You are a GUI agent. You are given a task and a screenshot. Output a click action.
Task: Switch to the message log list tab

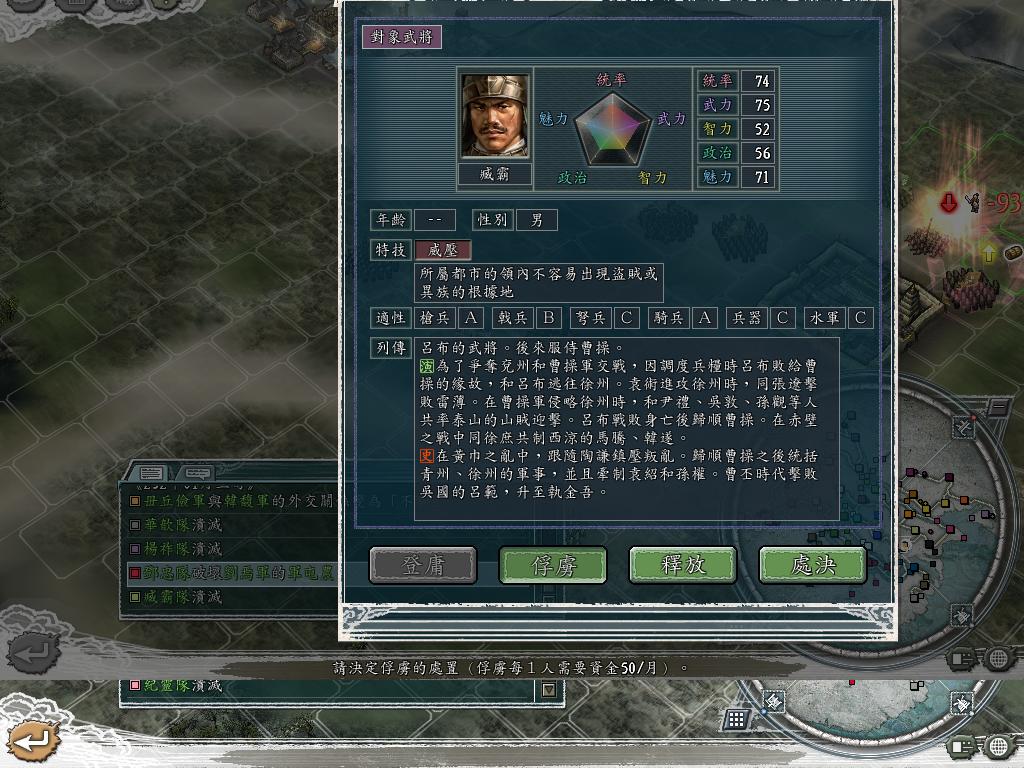click(151, 473)
